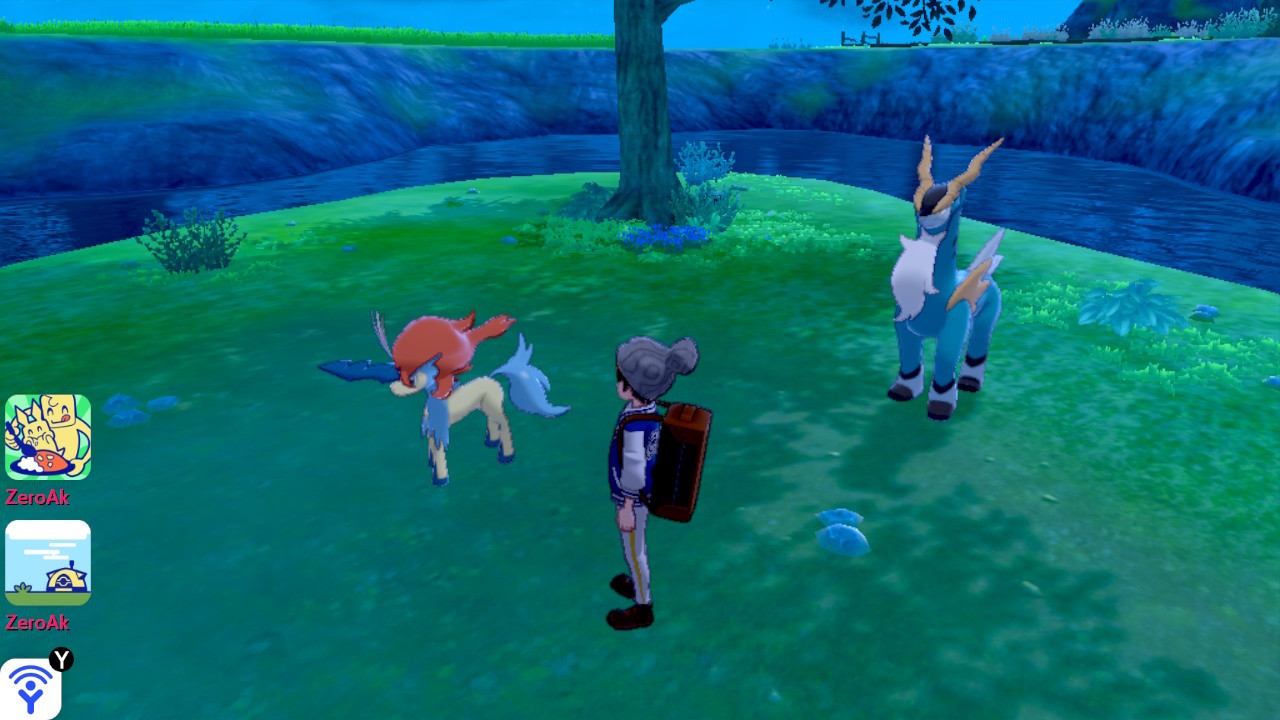Click the ZeroAk Pokémon camp house watermark icon
Screen dimensions: 1280x720
(x=47, y=563)
